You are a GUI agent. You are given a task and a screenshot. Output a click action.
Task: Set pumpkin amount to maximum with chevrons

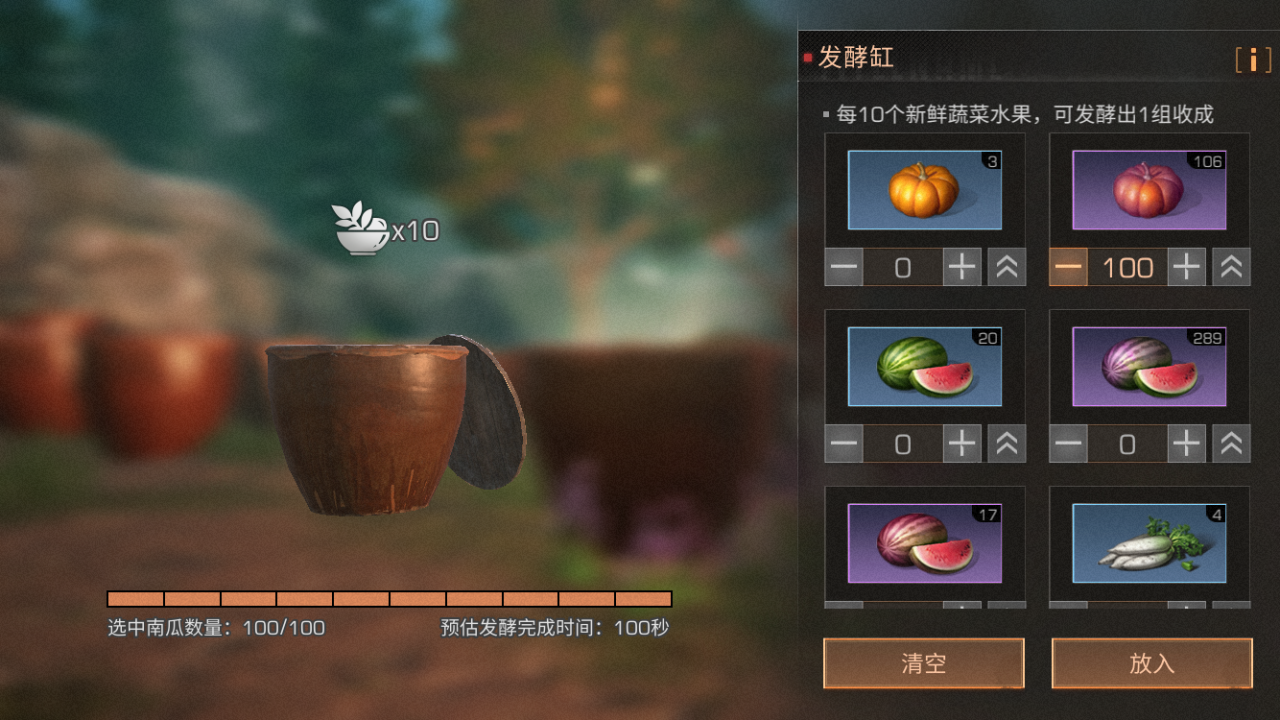pyautogui.click(x=1007, y=266)
